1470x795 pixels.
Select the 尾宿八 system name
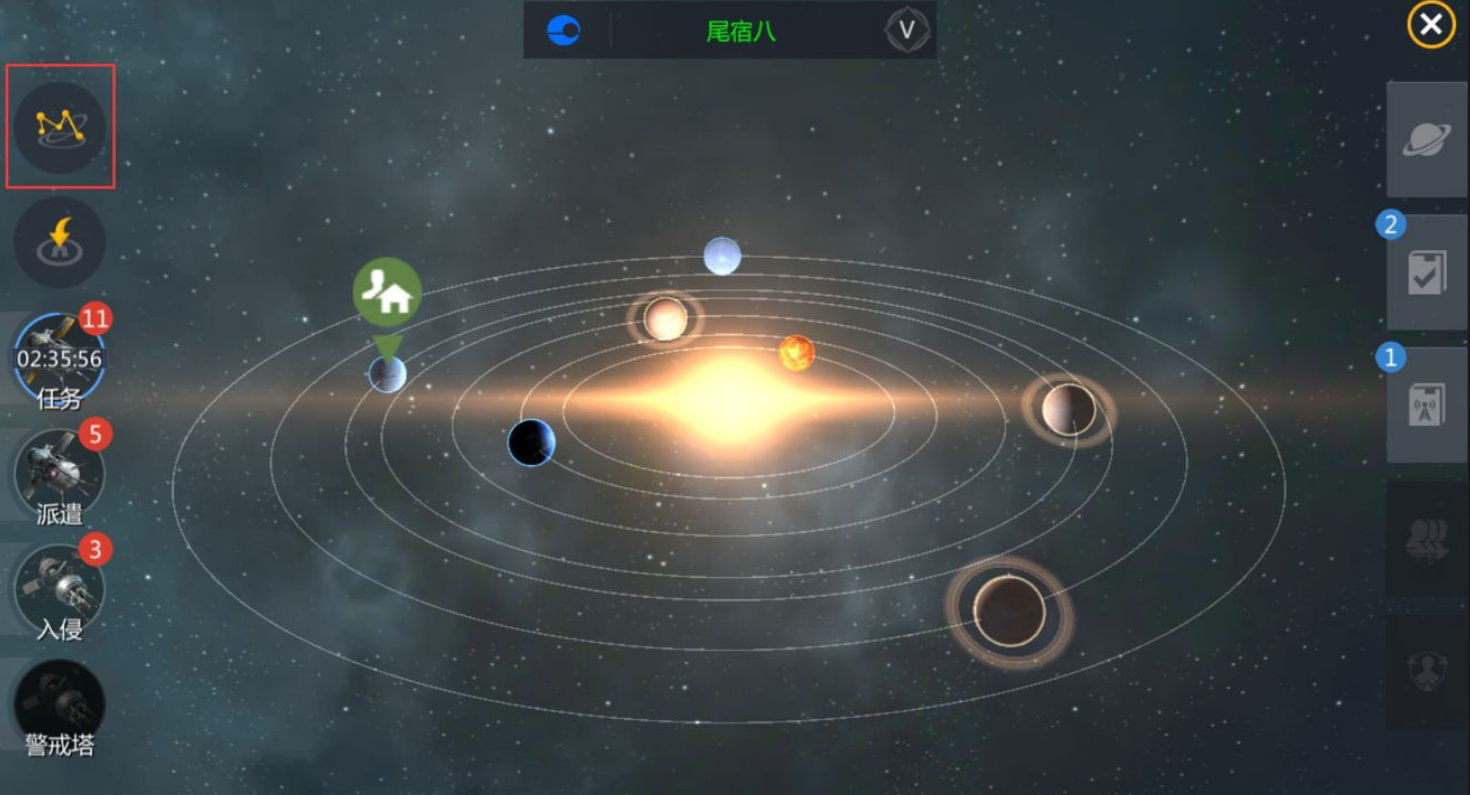point(741,31)
